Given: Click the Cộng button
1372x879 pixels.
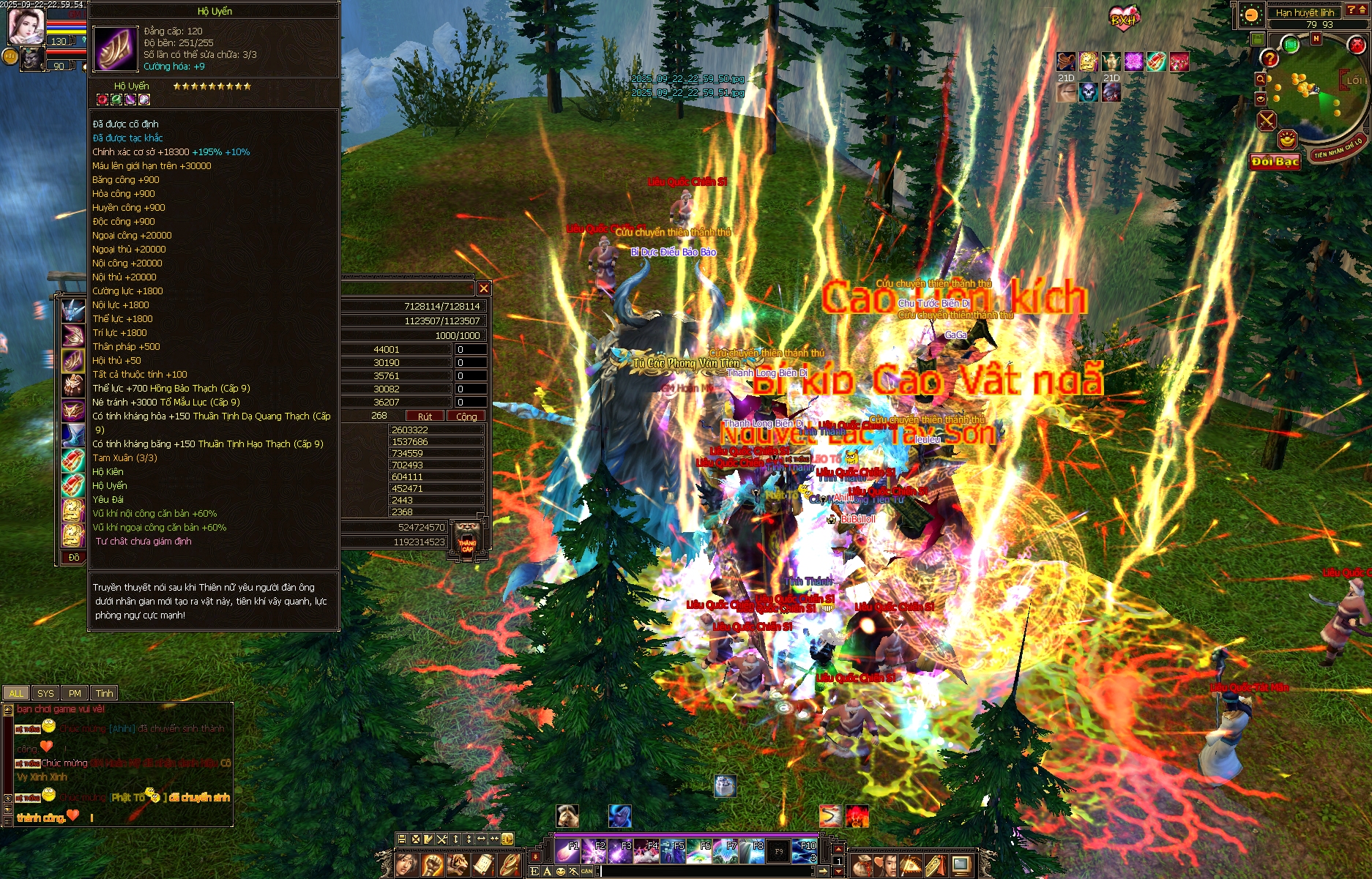Looking at the screenshot, I should [x=466, y=416].
